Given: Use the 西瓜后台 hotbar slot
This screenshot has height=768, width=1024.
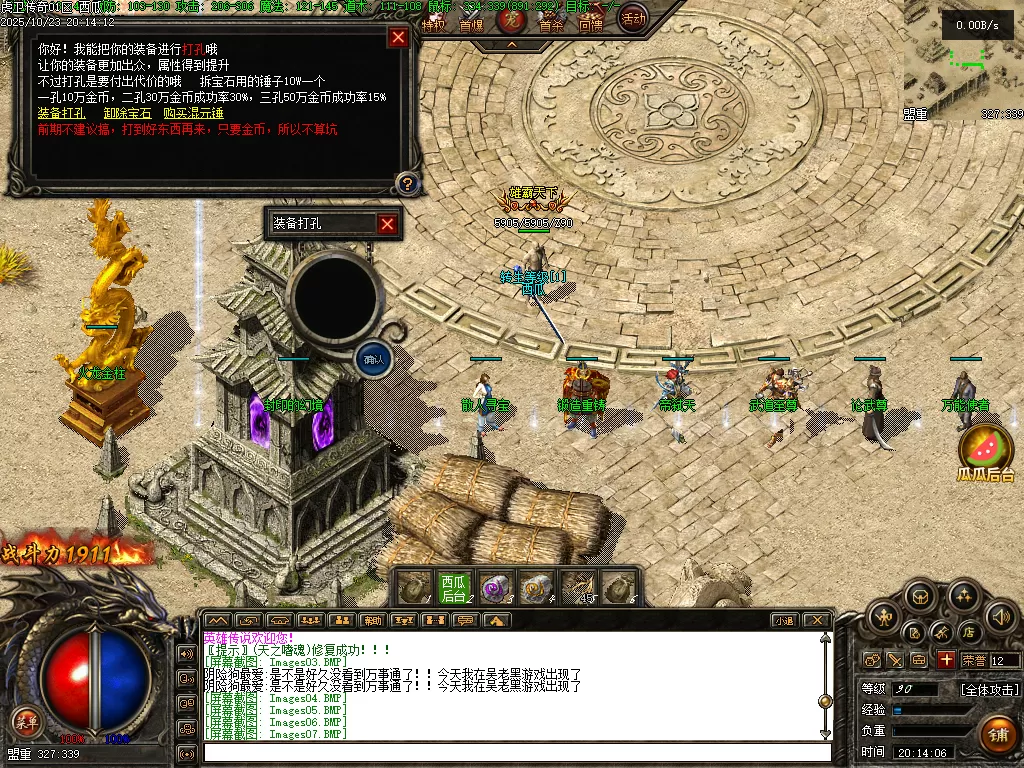Looking at the screenshot, I should click(x=453, y=588).
